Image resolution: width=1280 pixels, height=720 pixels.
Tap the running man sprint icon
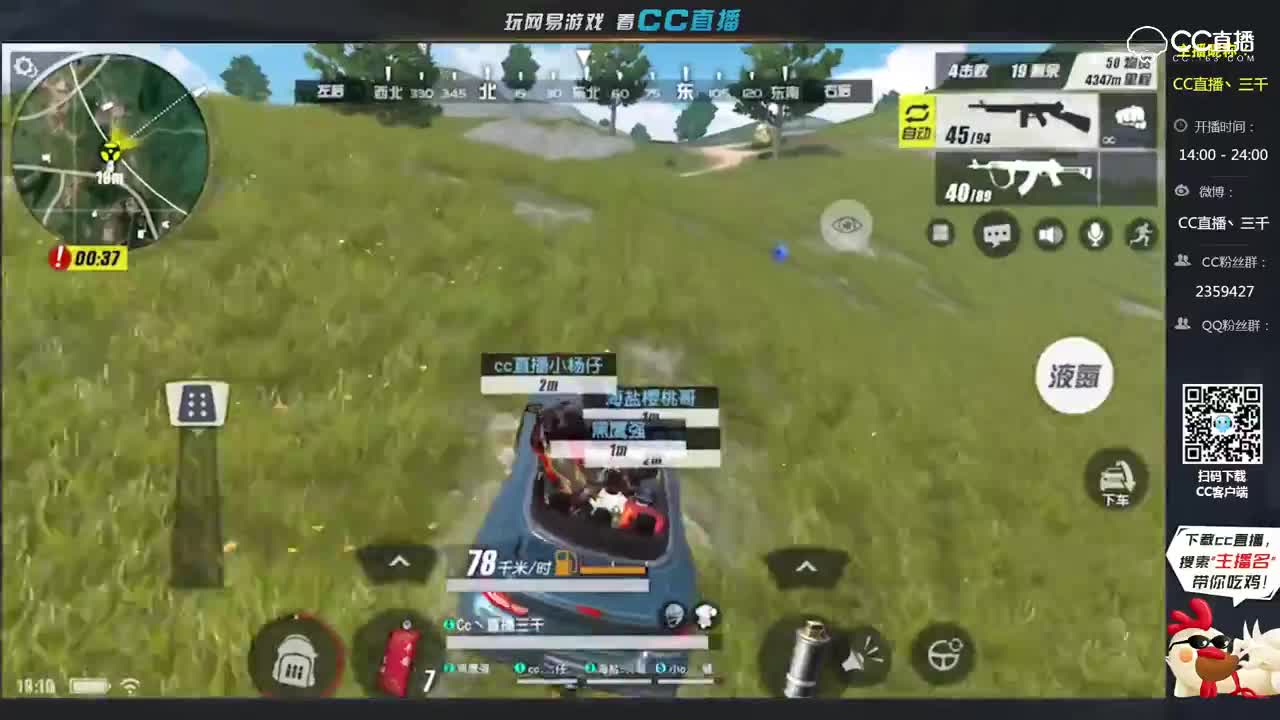[1143, 234]
